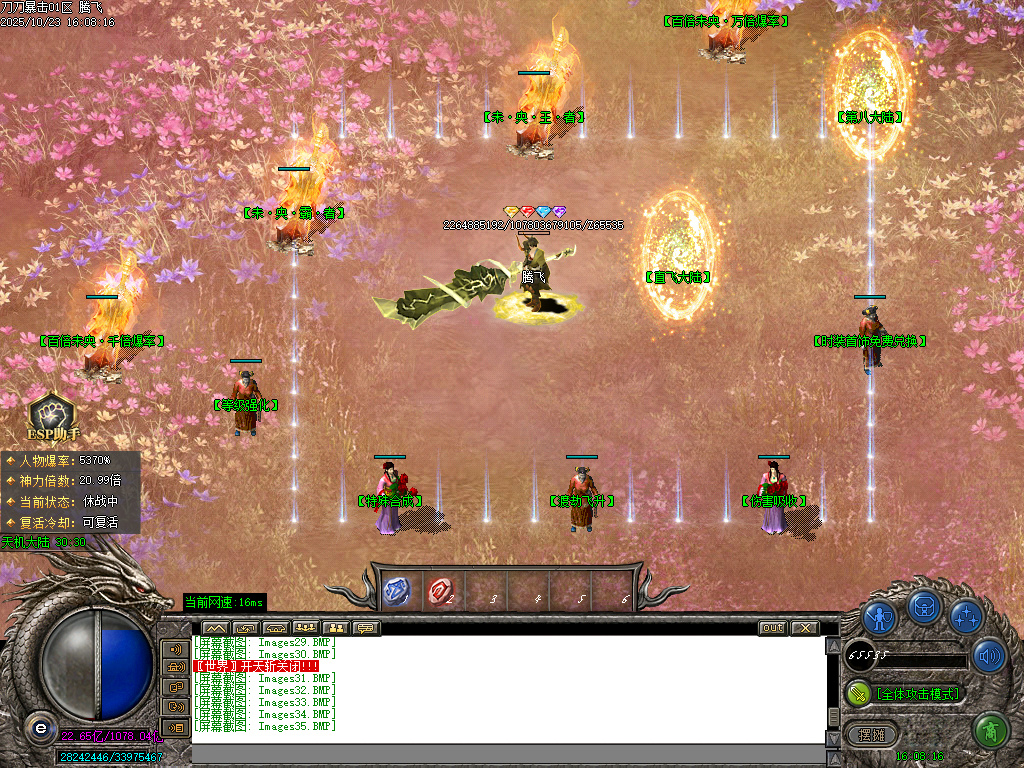Click the "out" button above the chat
Viewport: 1024px width, 768px height.
(x=773, y=628)
